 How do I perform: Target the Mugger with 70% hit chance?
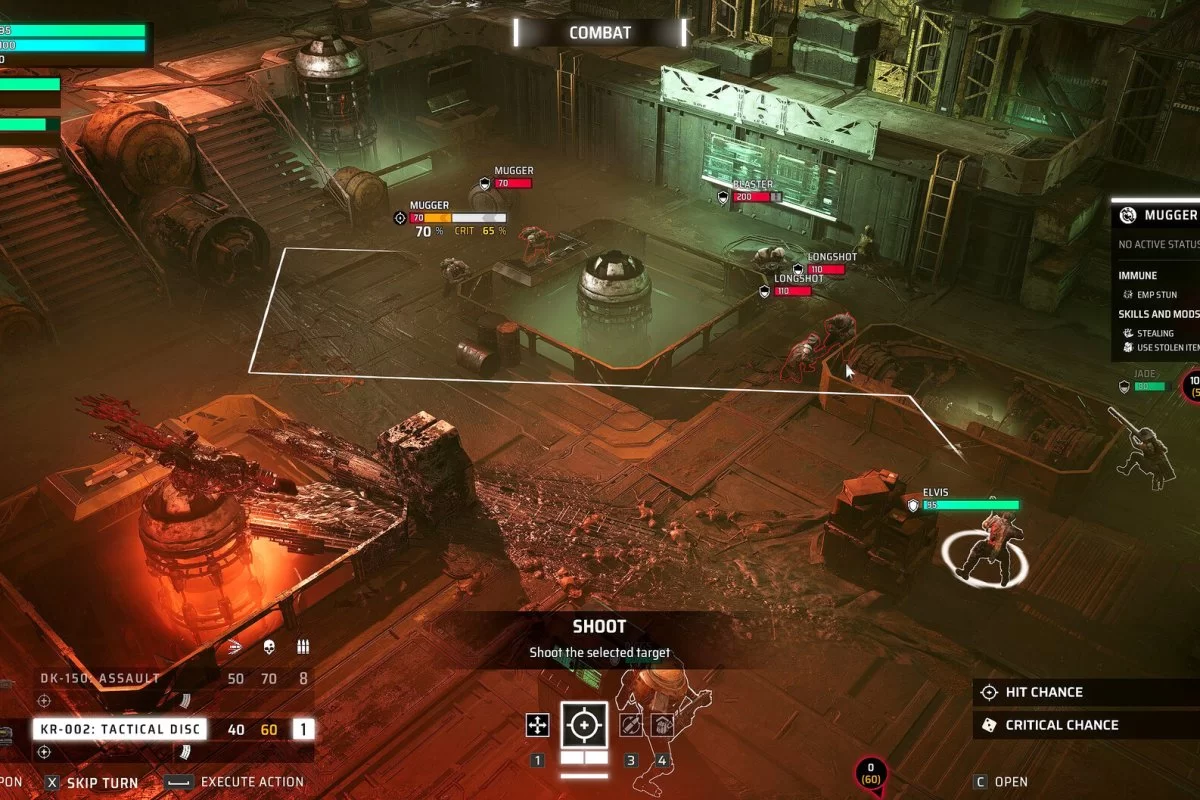[430, 206]
